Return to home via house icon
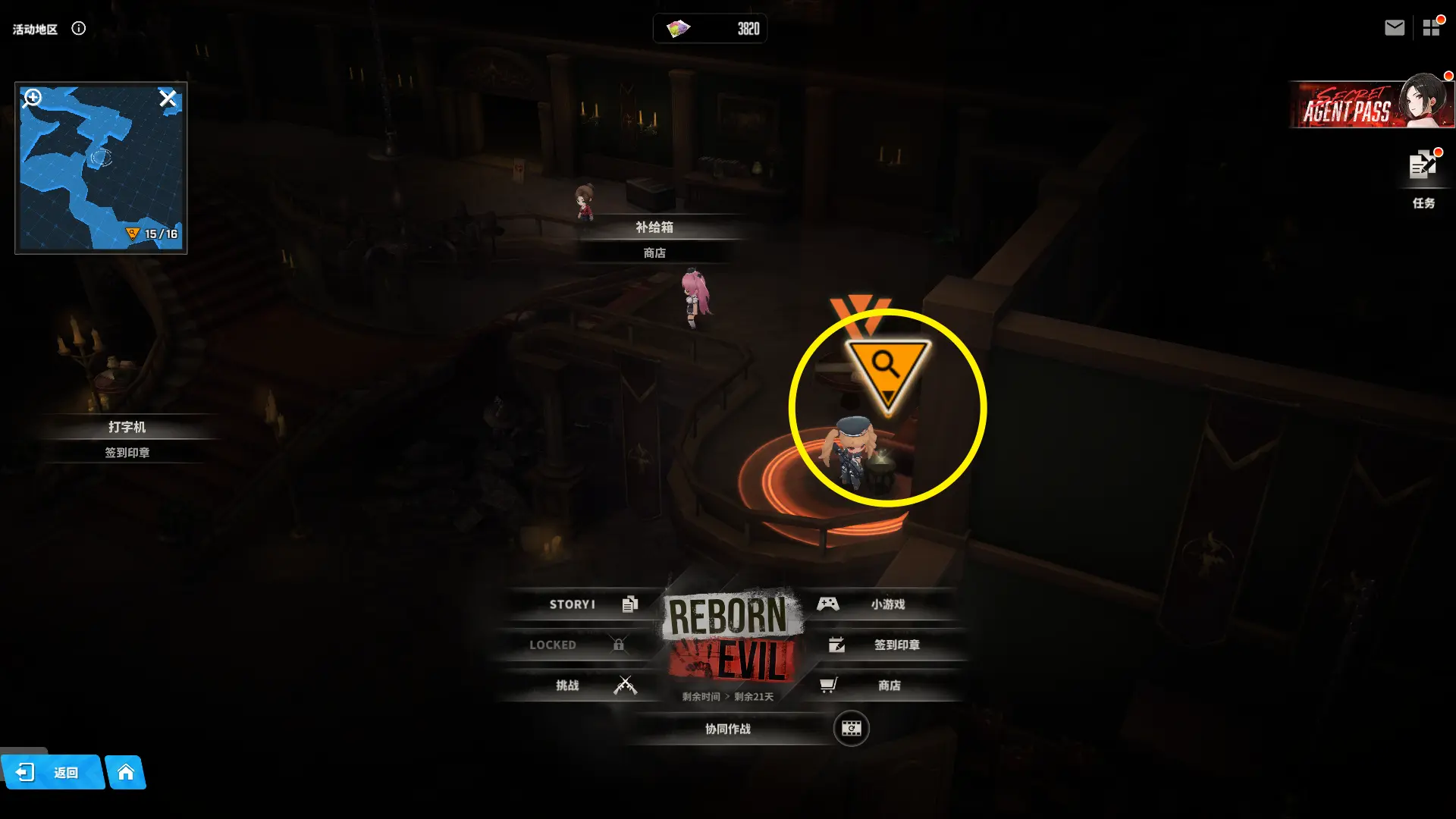The width and height of the screenshot is (1456, 819). (x=126, y=773)
